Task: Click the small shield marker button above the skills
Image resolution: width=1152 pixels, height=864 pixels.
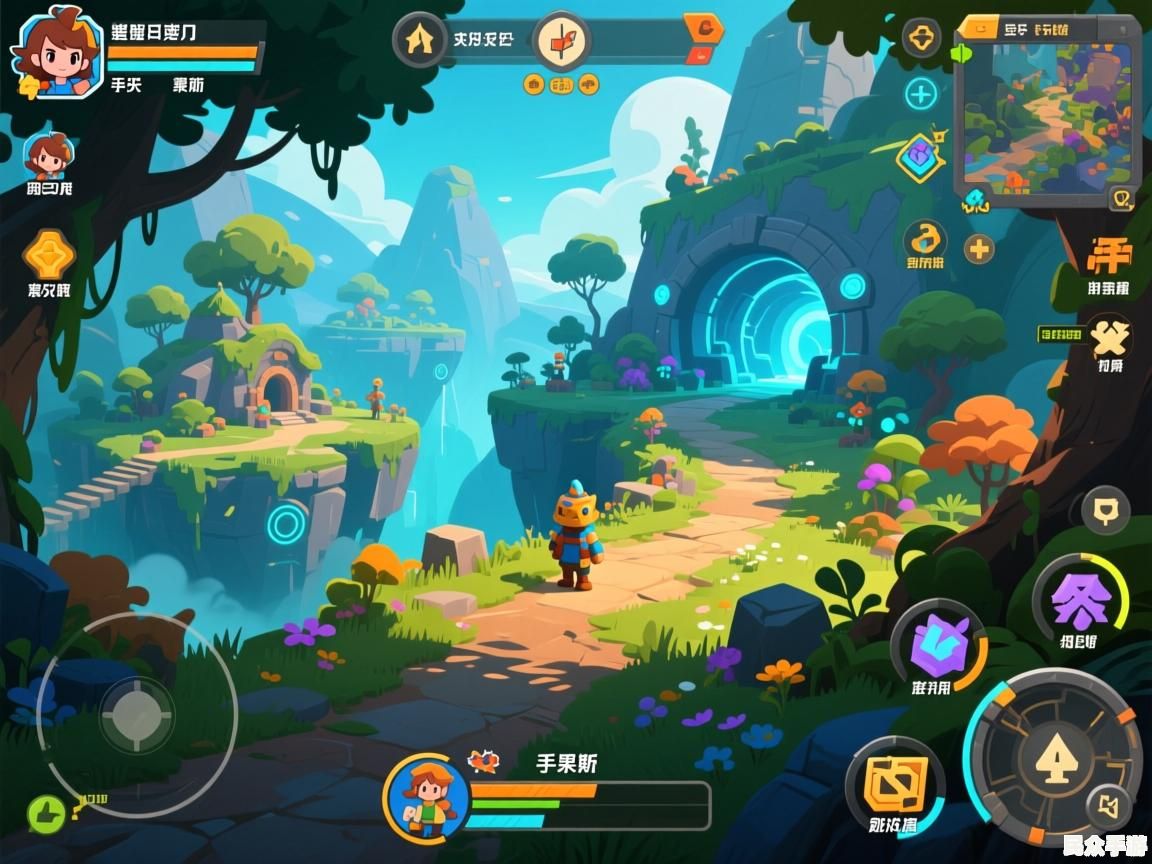Action: coord(1105,512)
